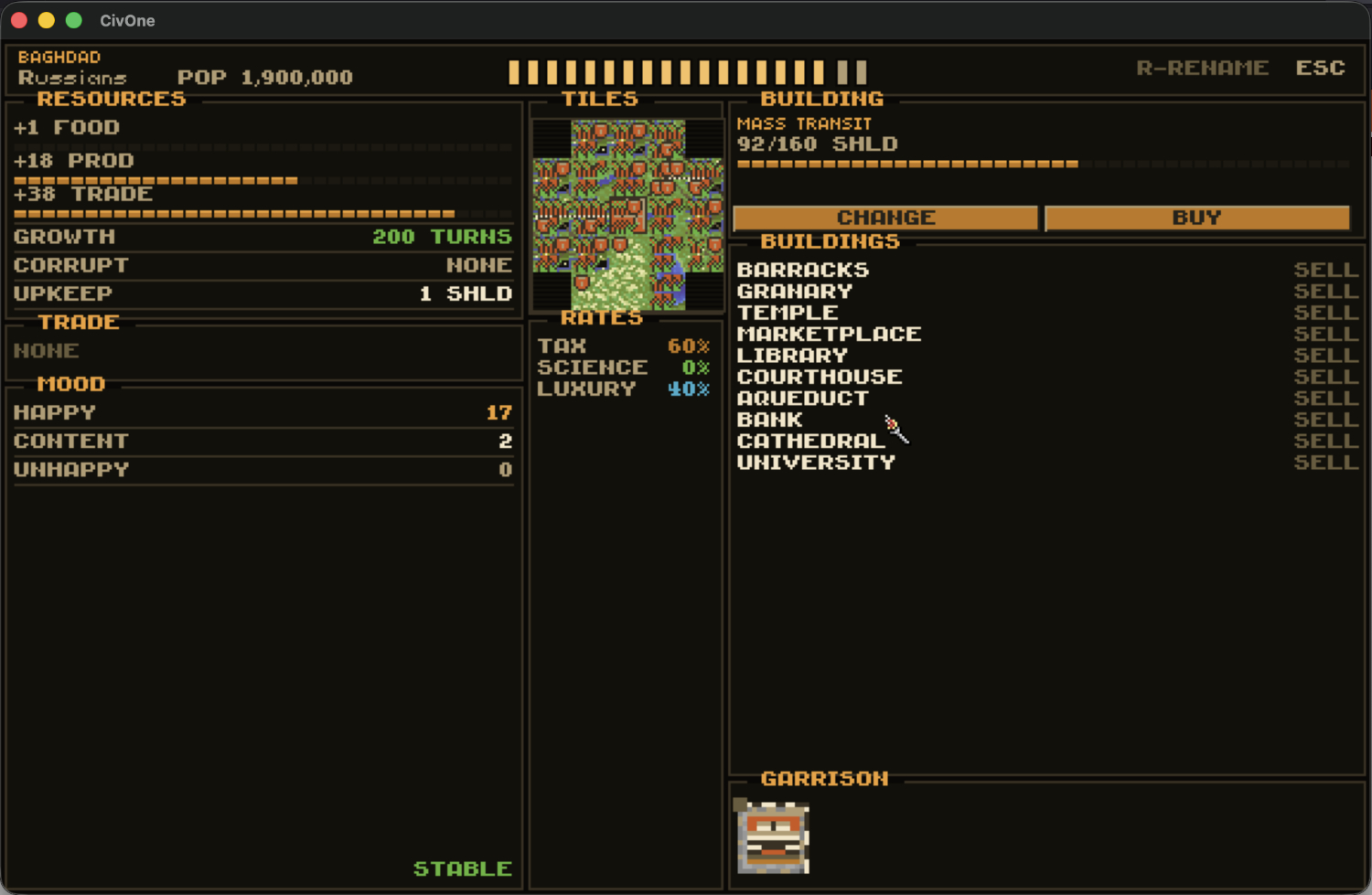The image size is (1372, 895).
Task: Sell the Granary
Action: (x=1325, y=292)
